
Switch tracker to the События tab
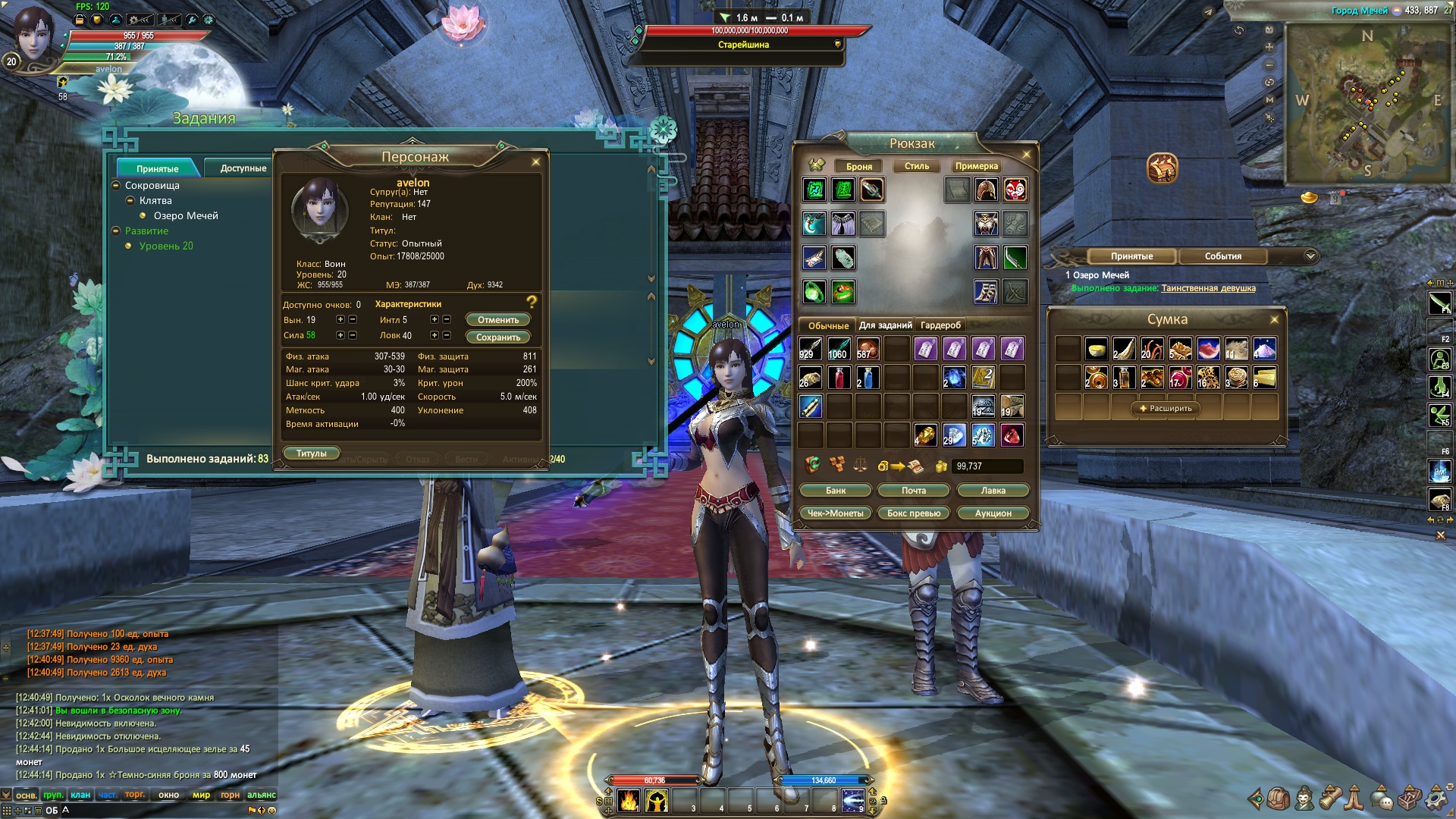point(1222,256)
